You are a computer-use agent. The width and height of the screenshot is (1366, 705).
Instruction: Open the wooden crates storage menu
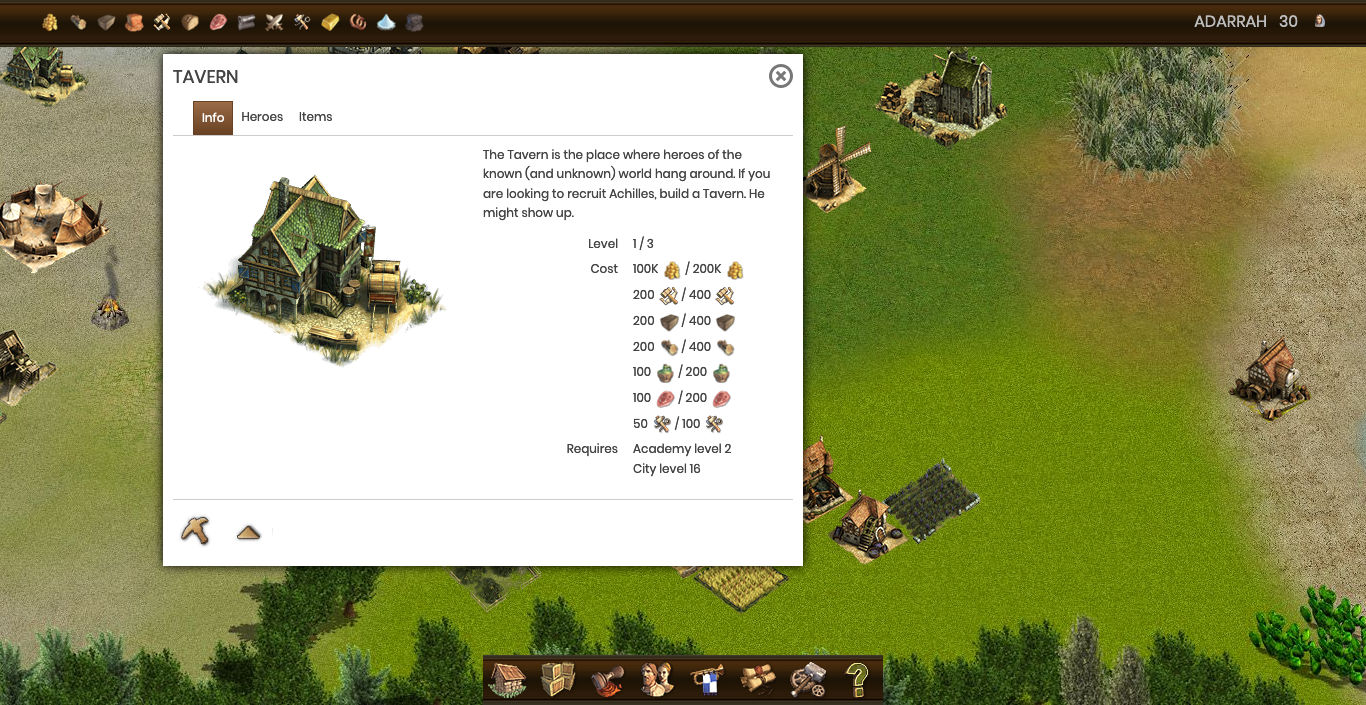pos(558,679)
